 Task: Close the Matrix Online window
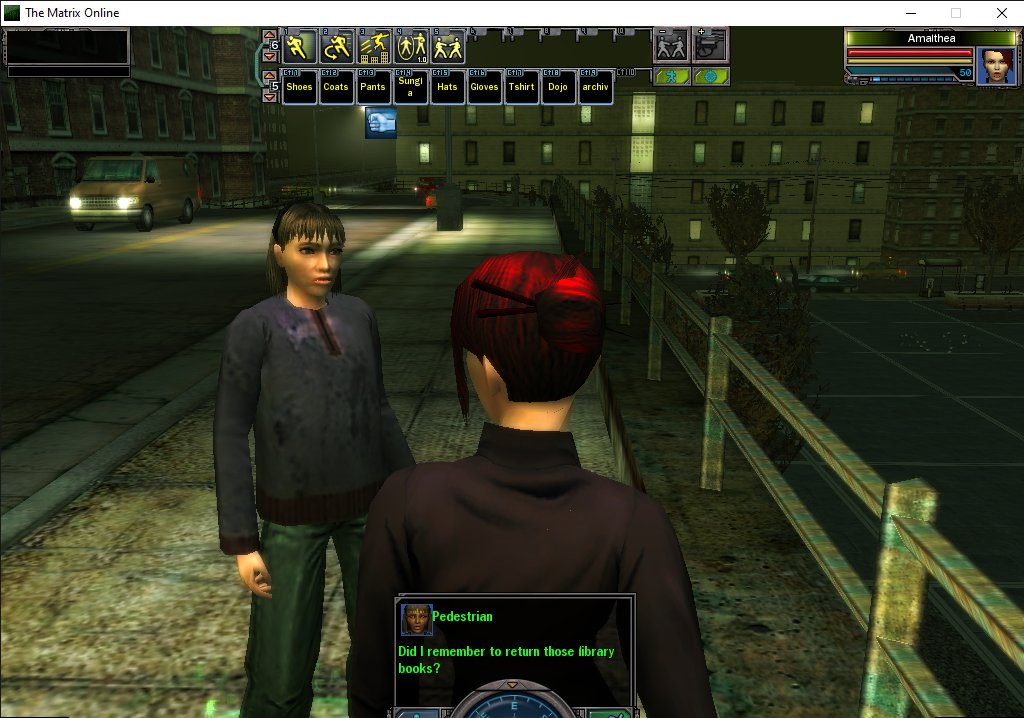pos(1001,13)
